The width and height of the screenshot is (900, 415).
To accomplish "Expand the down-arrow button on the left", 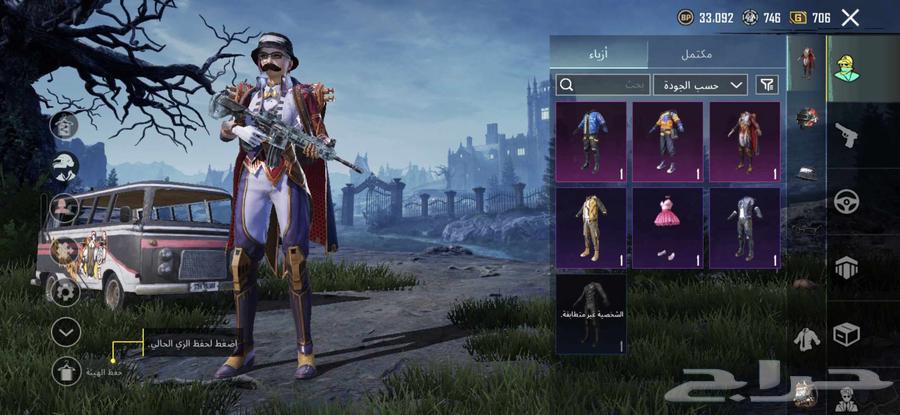I will [65, 331].
